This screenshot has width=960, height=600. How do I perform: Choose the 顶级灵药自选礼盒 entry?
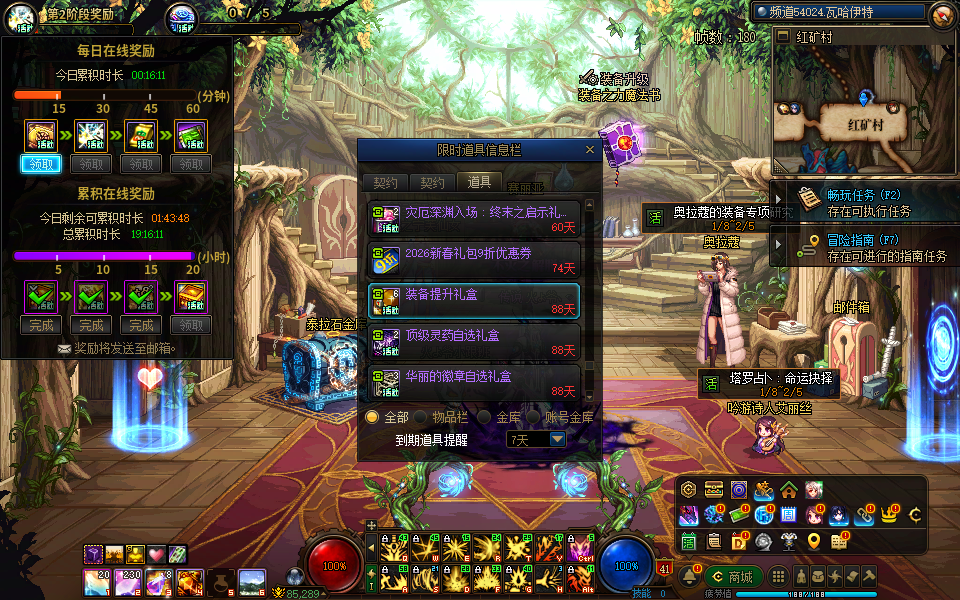474,341
